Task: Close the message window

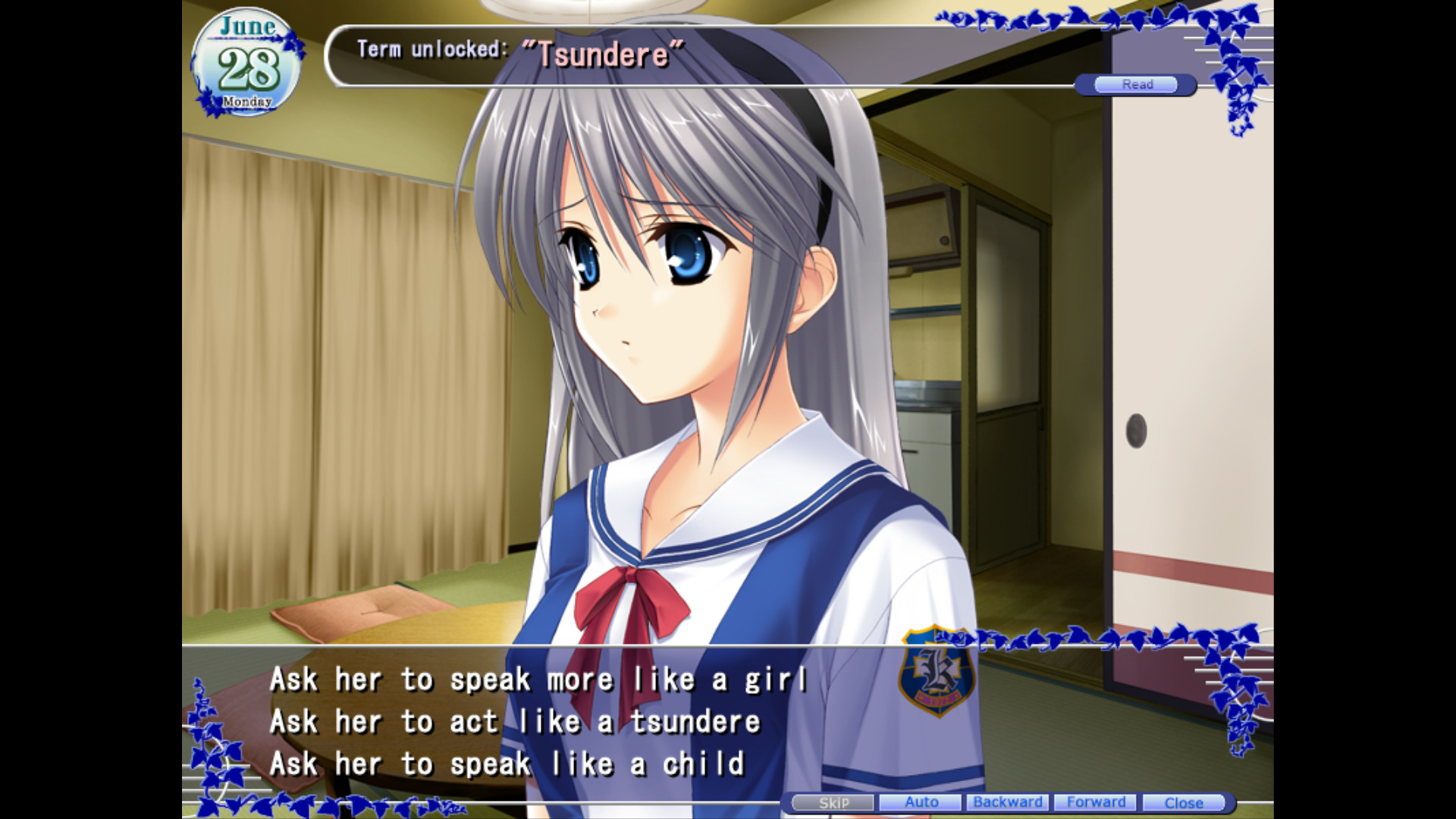Action: click(1185, 802)
